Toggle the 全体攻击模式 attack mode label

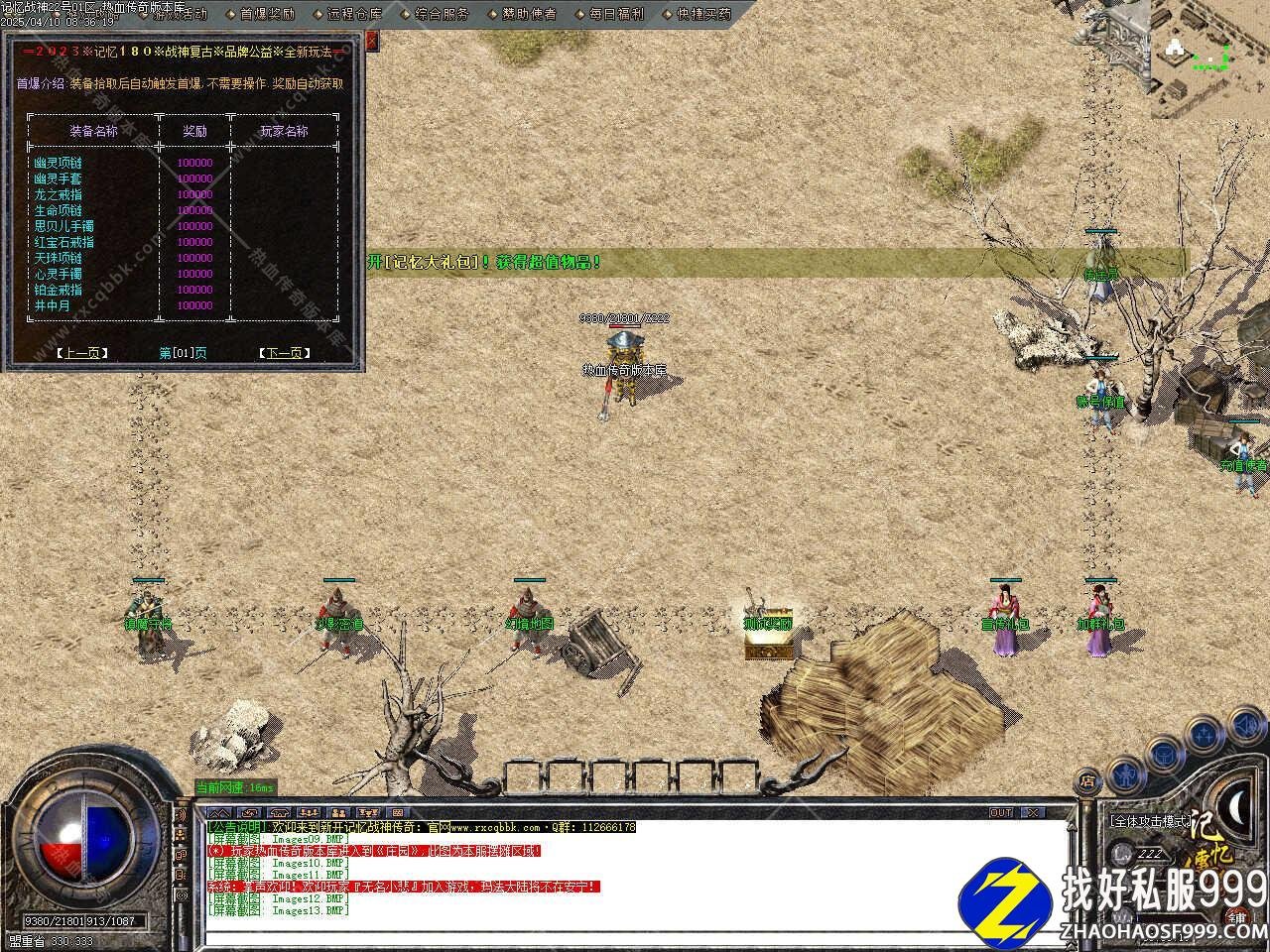1149,822
